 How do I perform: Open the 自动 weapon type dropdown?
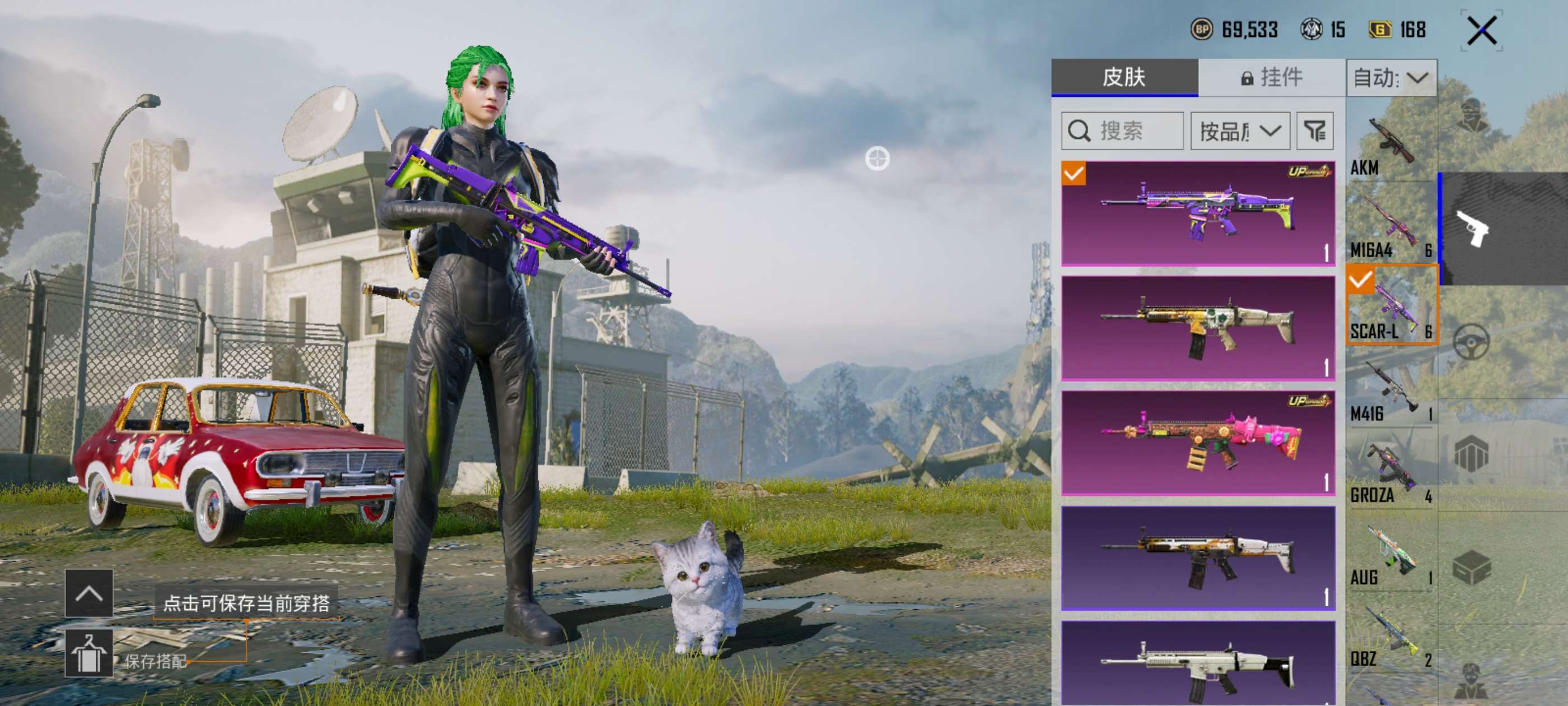(x=1392, y=78)
